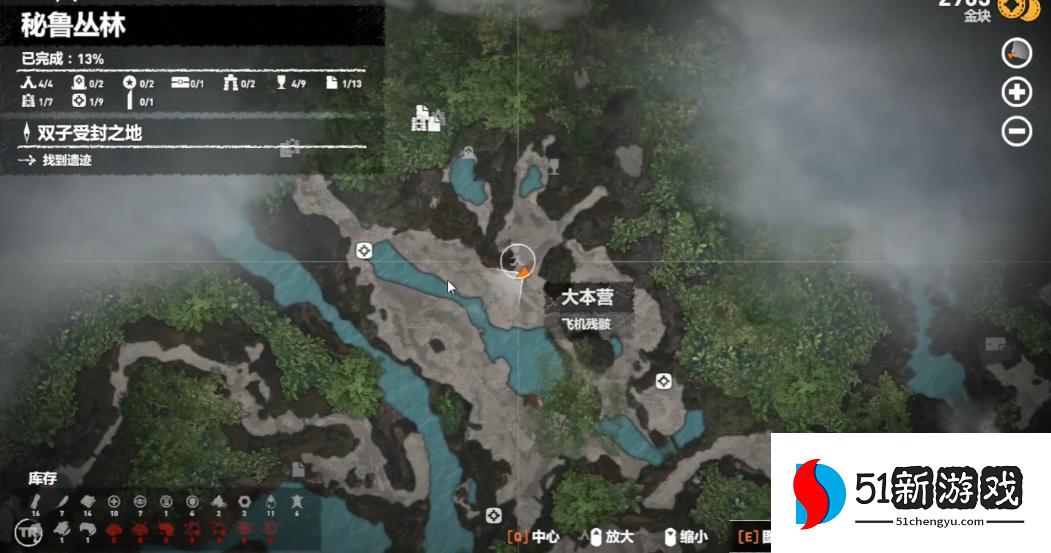Image resolution: width=1051 pixels, height=553 pixels.
Task: Click the zoom-out minus button
Action: tap(1017, 131)
